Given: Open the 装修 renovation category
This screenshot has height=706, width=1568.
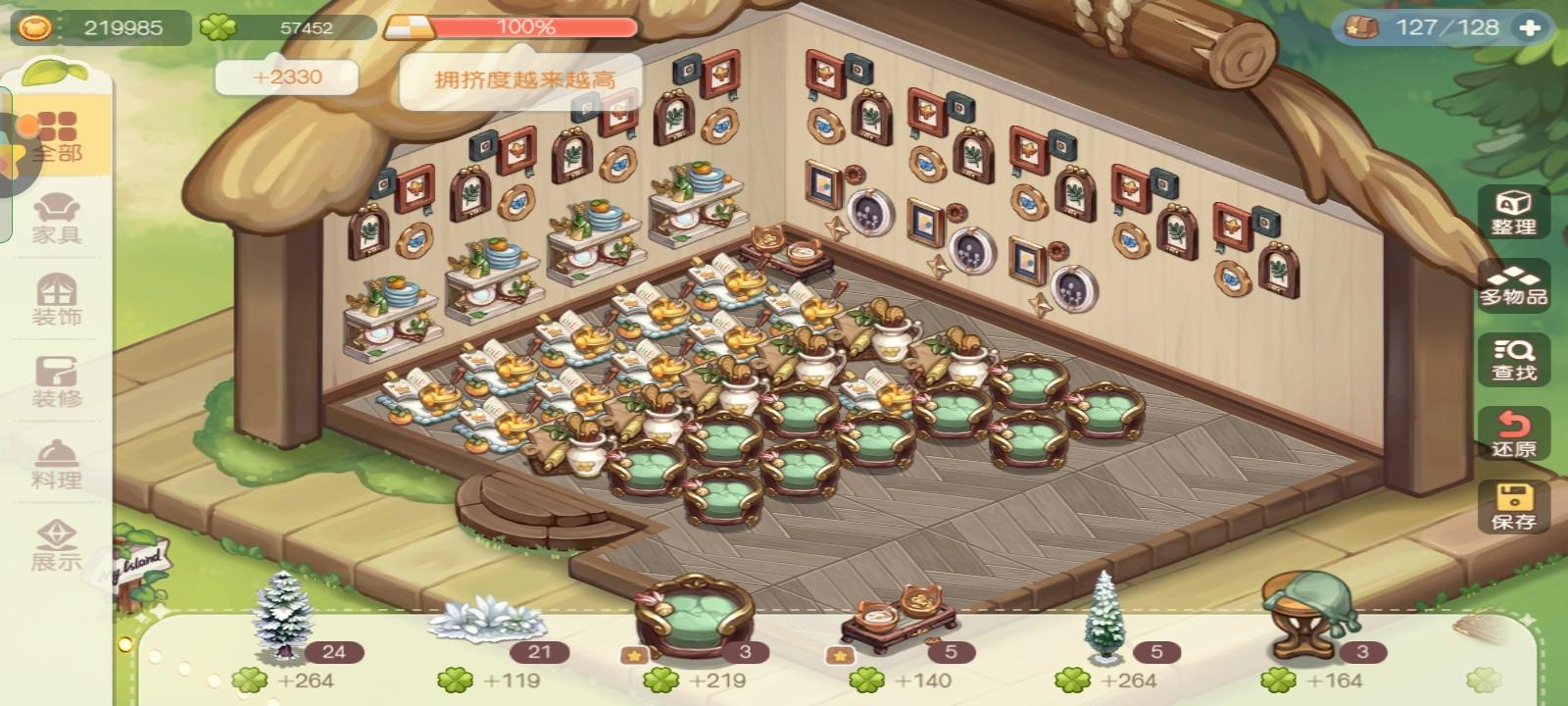Looking at the screenshot, I should pyautogui.click(x=59, y=380).
